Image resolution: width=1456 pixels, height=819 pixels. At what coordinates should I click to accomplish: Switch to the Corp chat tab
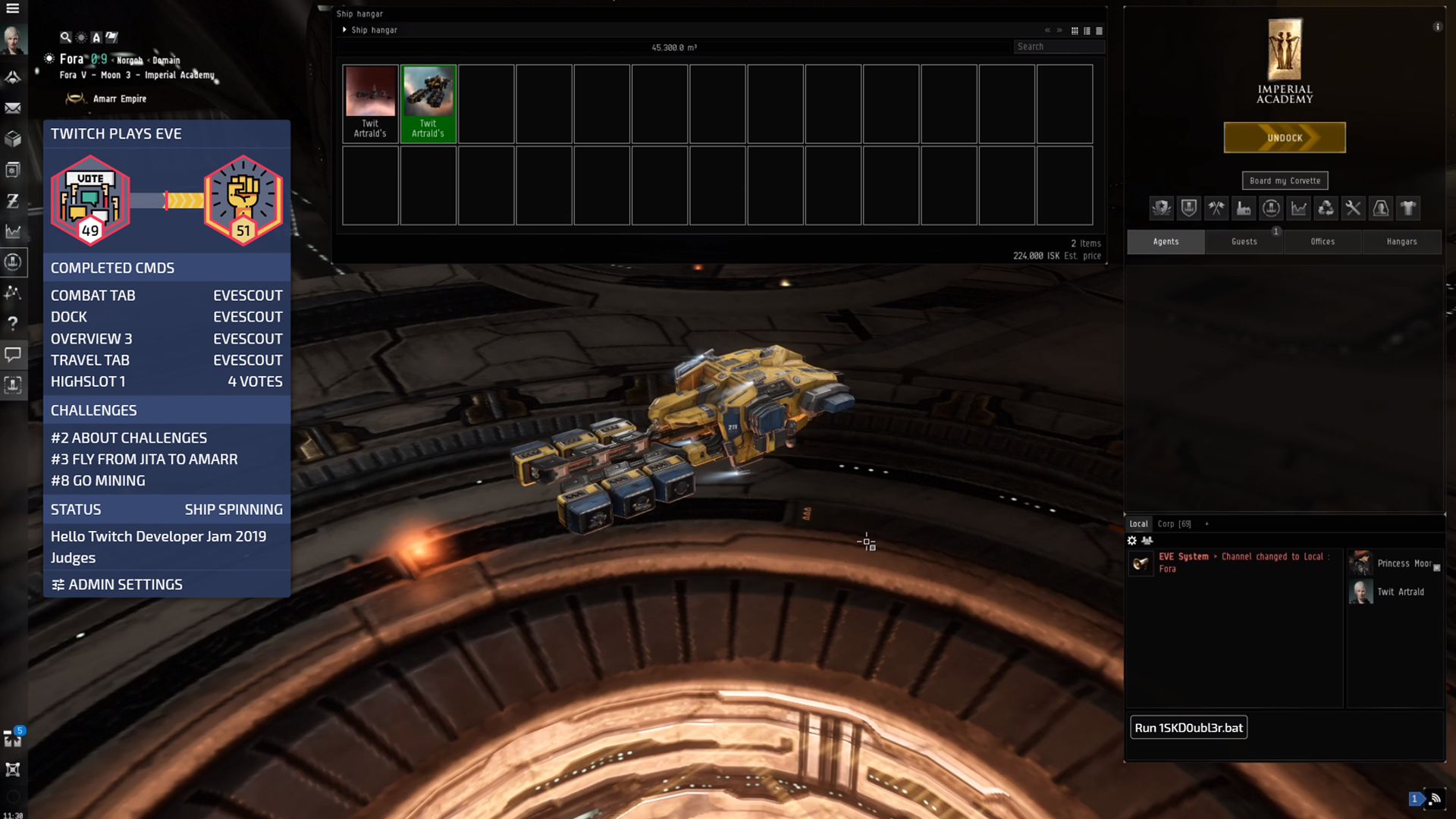click(1174, 524)
